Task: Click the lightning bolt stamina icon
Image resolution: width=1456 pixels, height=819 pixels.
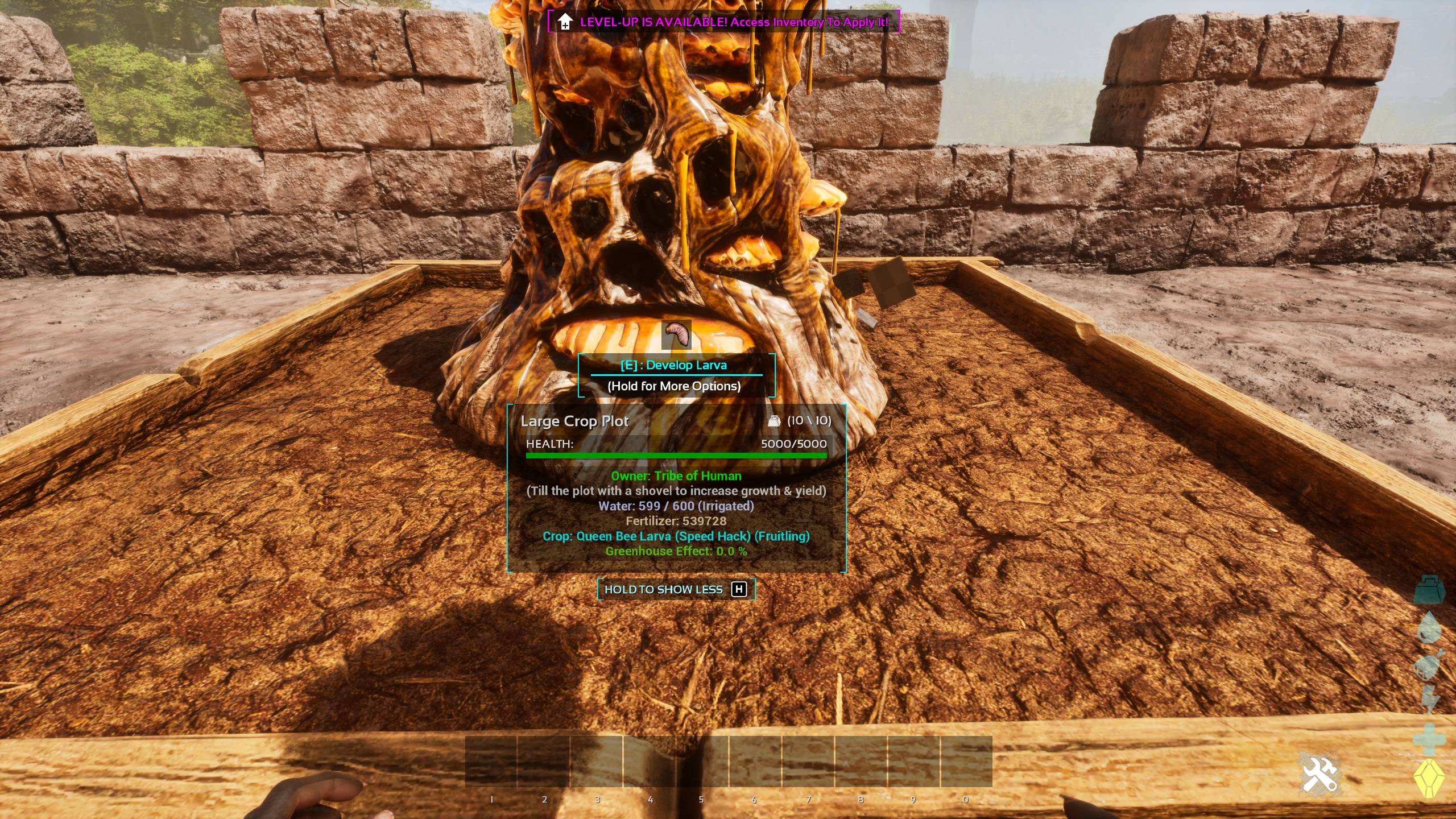Action: [1428, 699]
